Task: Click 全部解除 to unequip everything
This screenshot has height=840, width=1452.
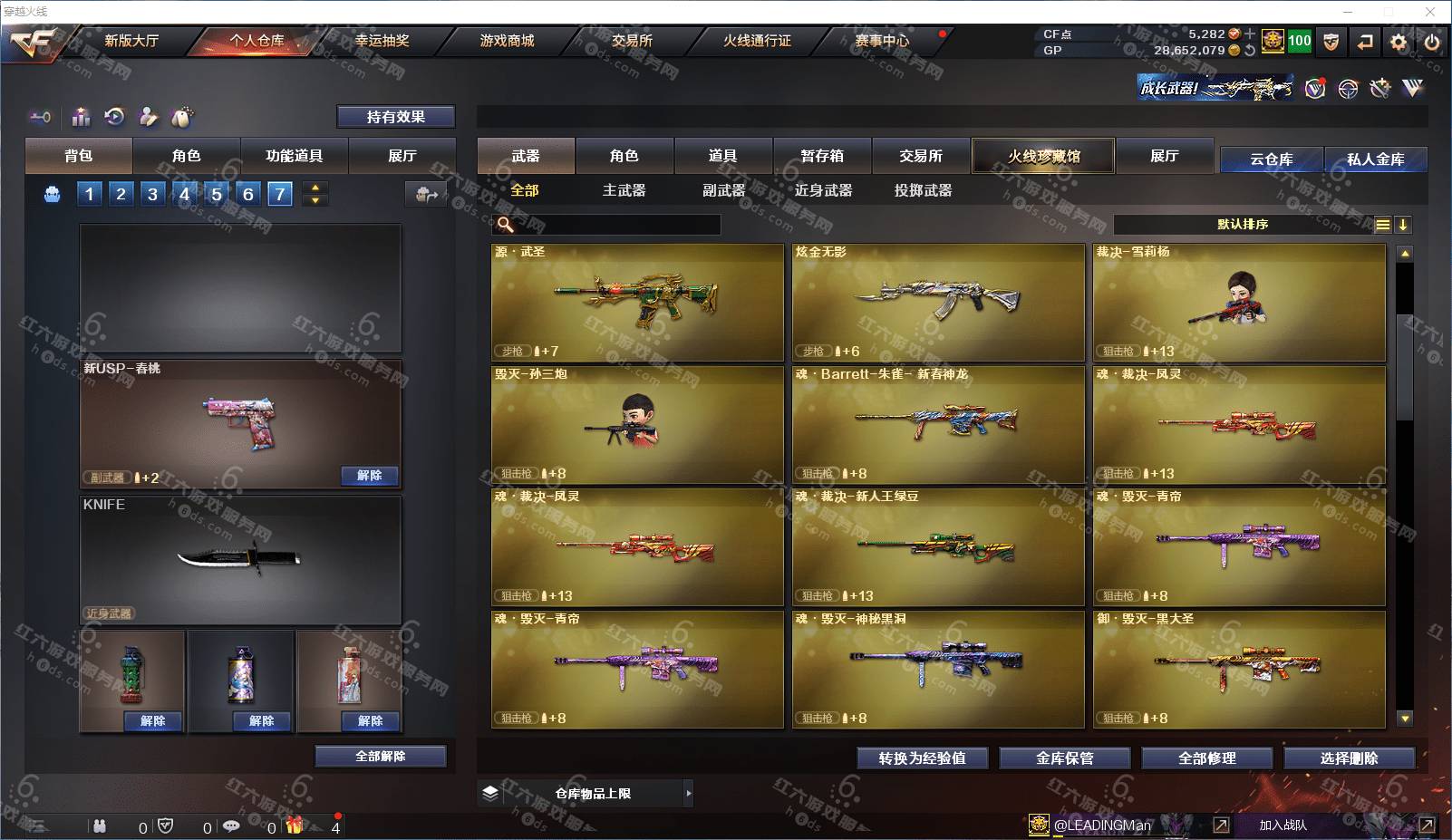Action: [x=380, y=757]
